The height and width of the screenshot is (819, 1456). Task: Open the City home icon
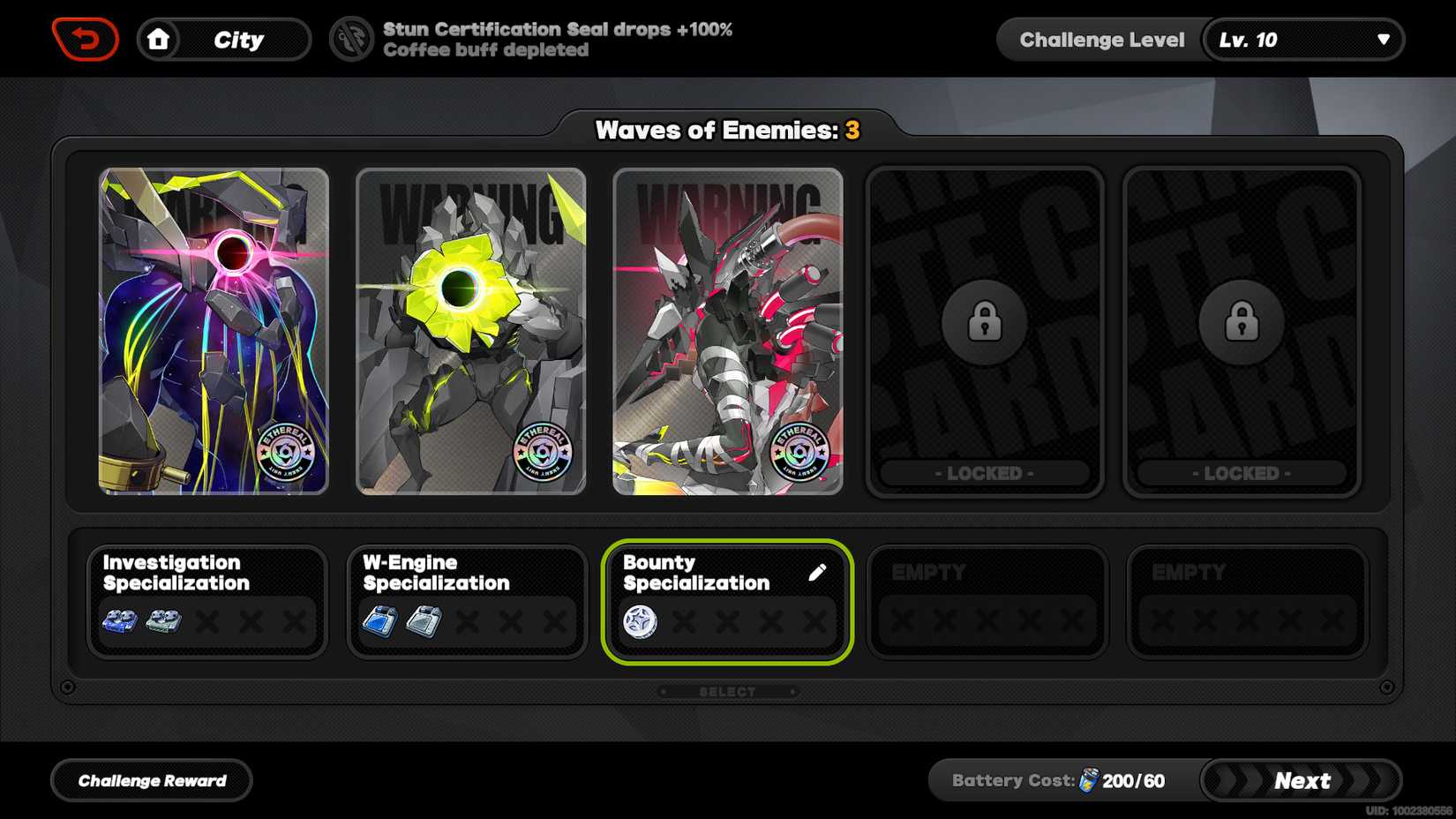coord(156,39)
